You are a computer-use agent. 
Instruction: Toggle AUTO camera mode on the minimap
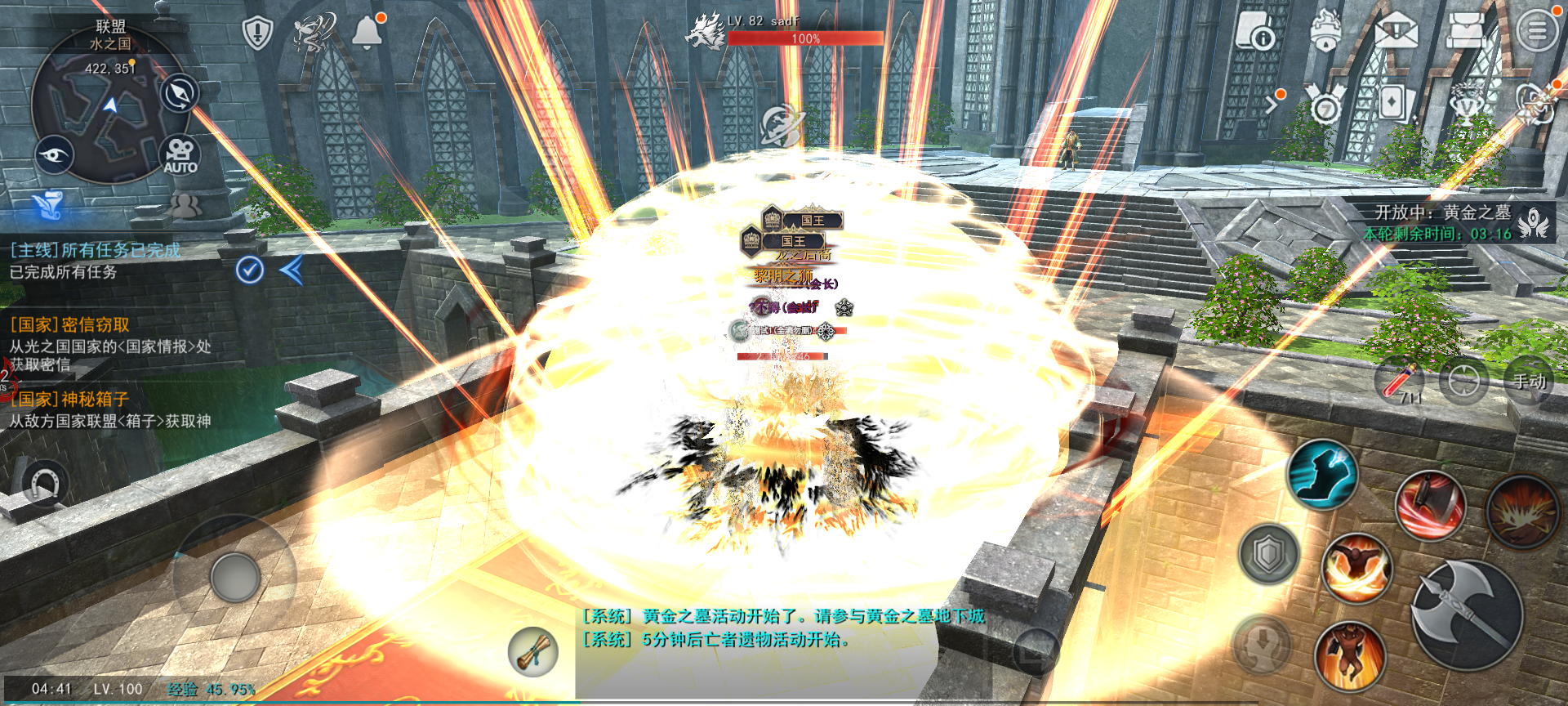tap(181, 154)
